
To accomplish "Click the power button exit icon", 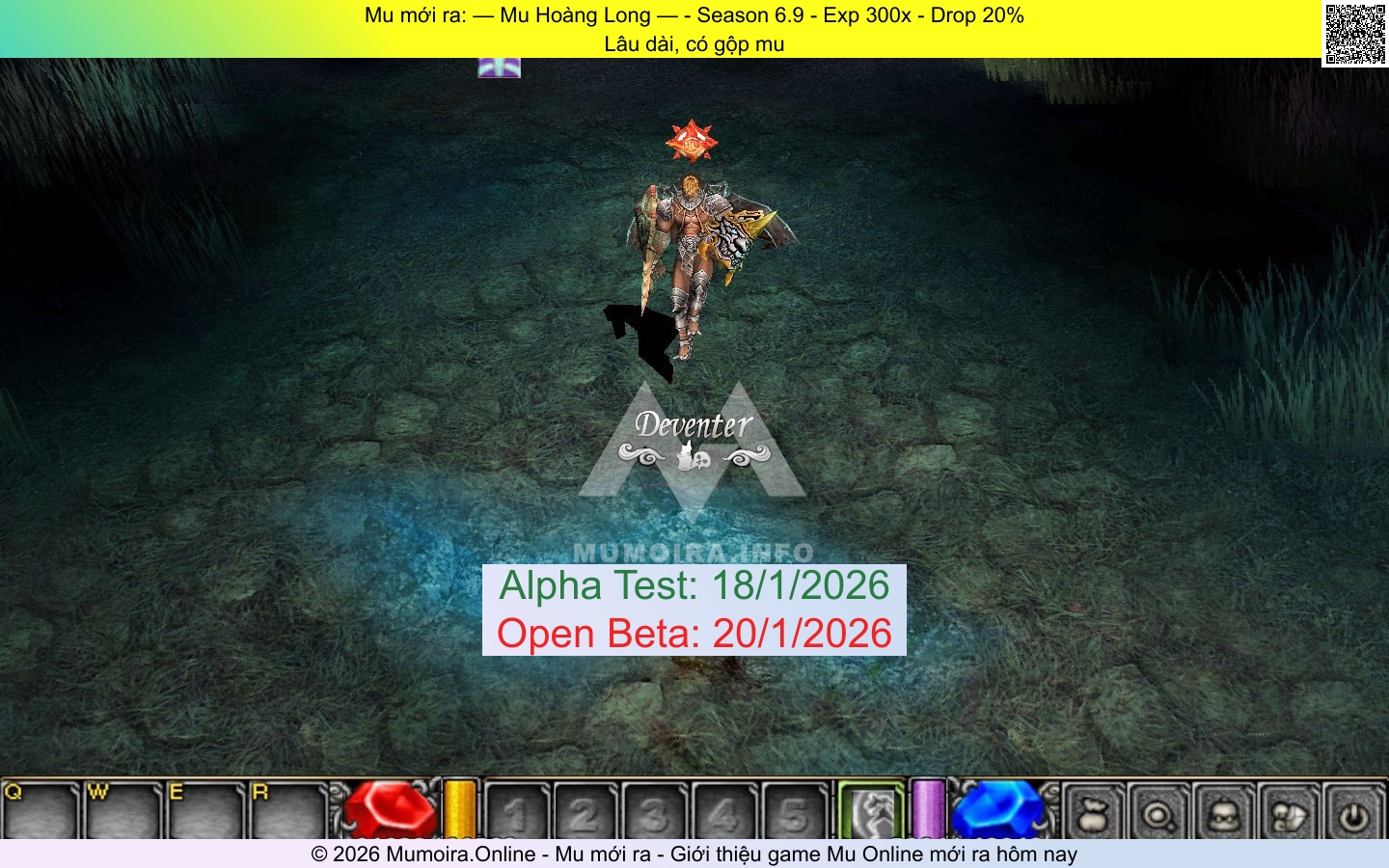I will coord(1355,815).
